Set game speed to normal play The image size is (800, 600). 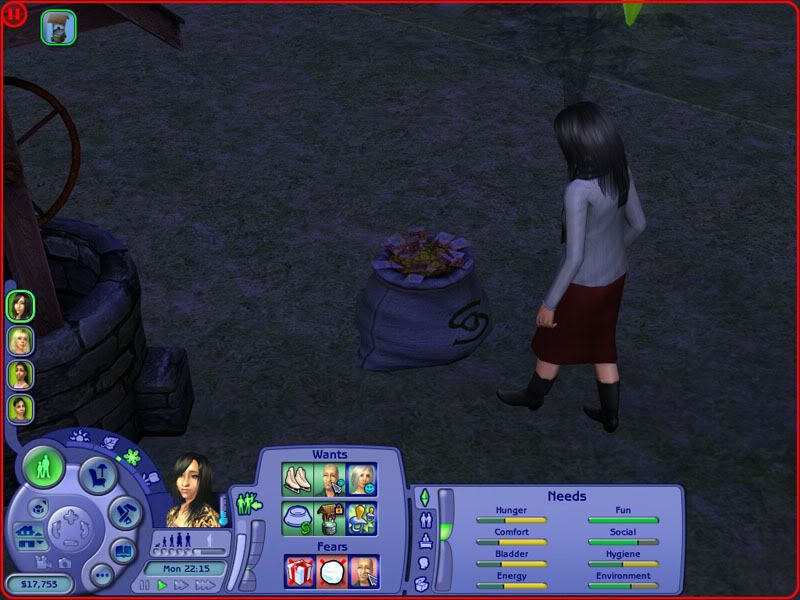click(x=162, y=585)
